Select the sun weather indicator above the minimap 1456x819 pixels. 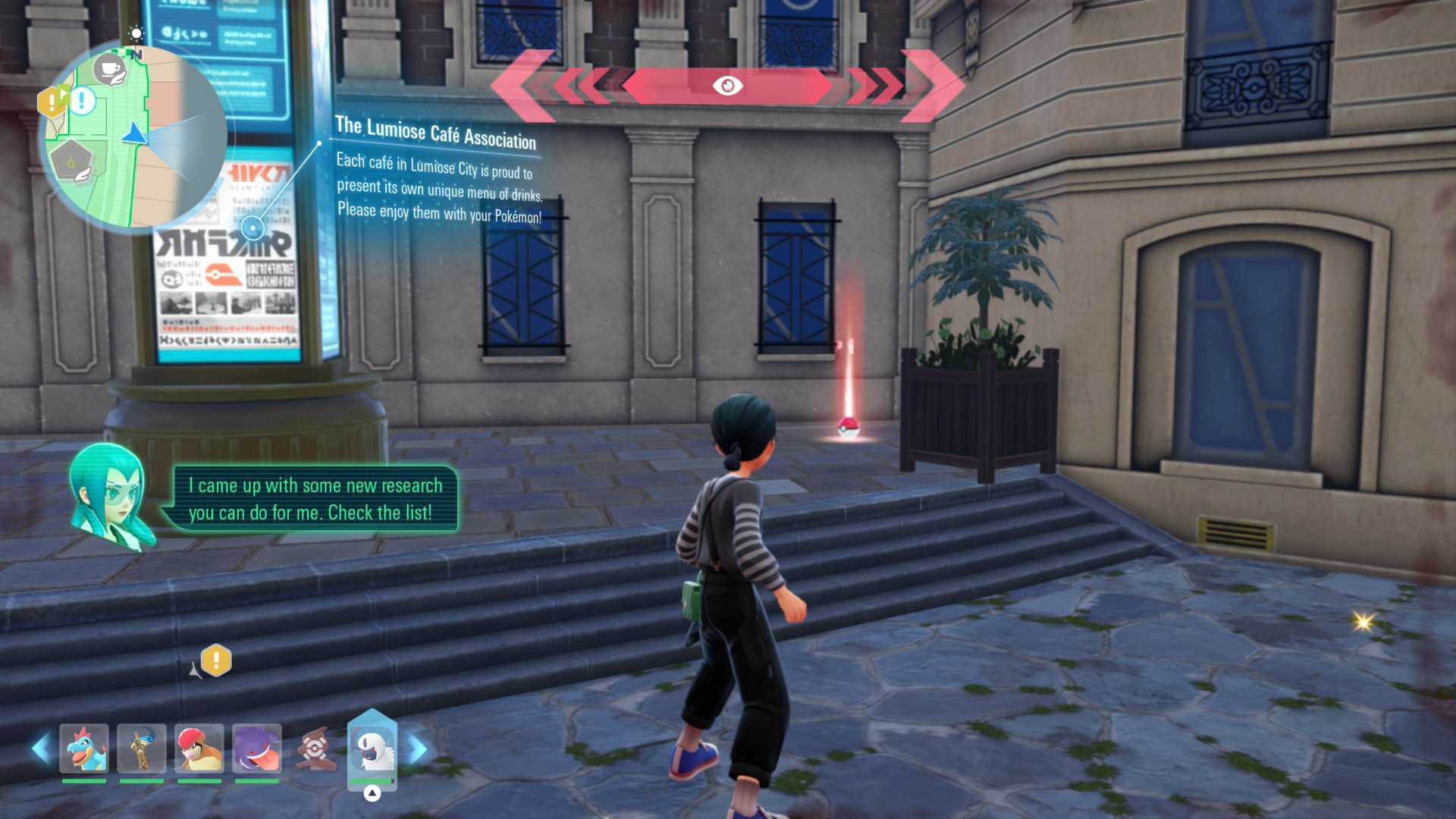pos(135,33)
